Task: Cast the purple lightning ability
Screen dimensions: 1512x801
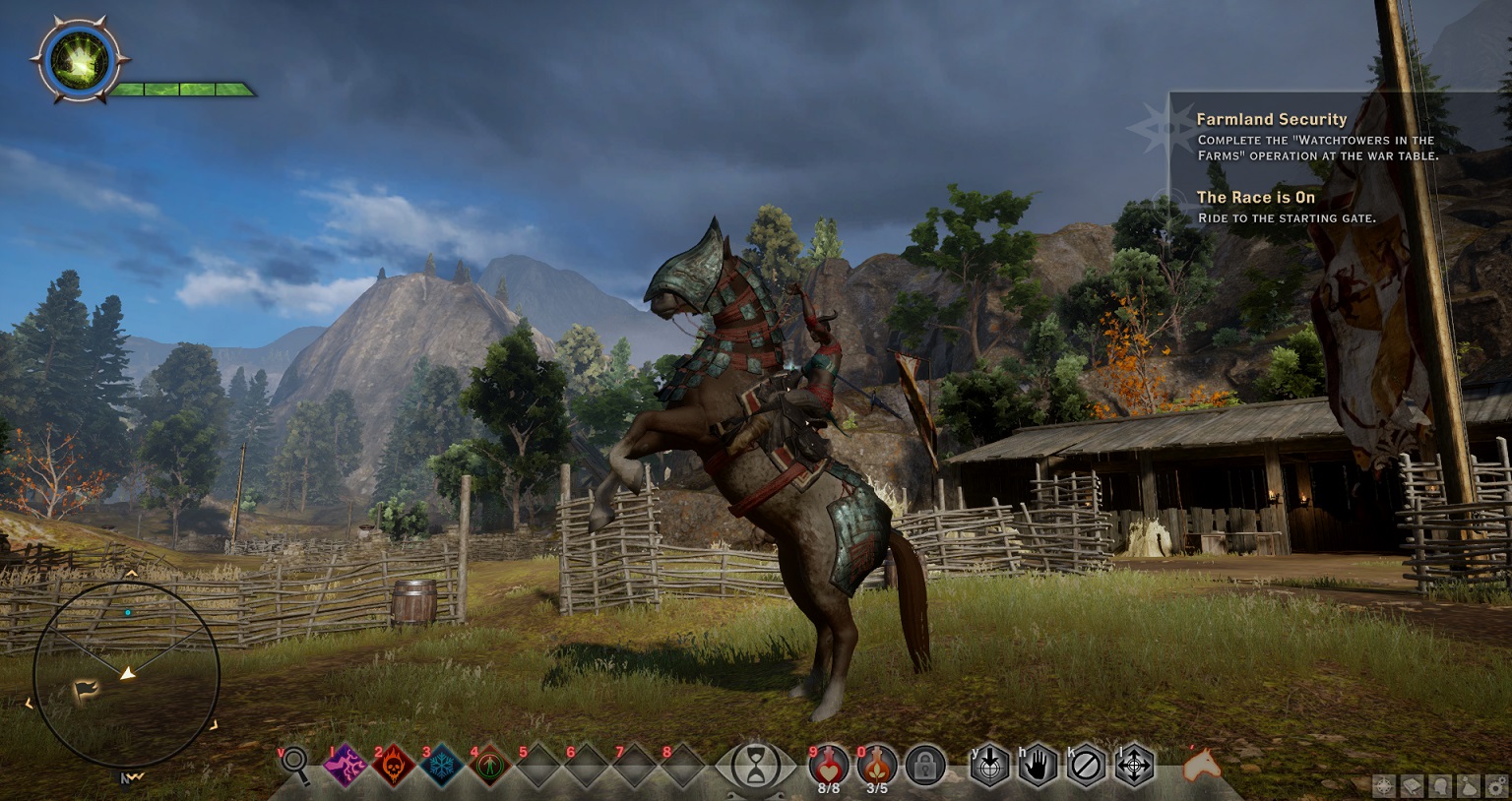Action: pyautogui.click(x=346, y=765)
